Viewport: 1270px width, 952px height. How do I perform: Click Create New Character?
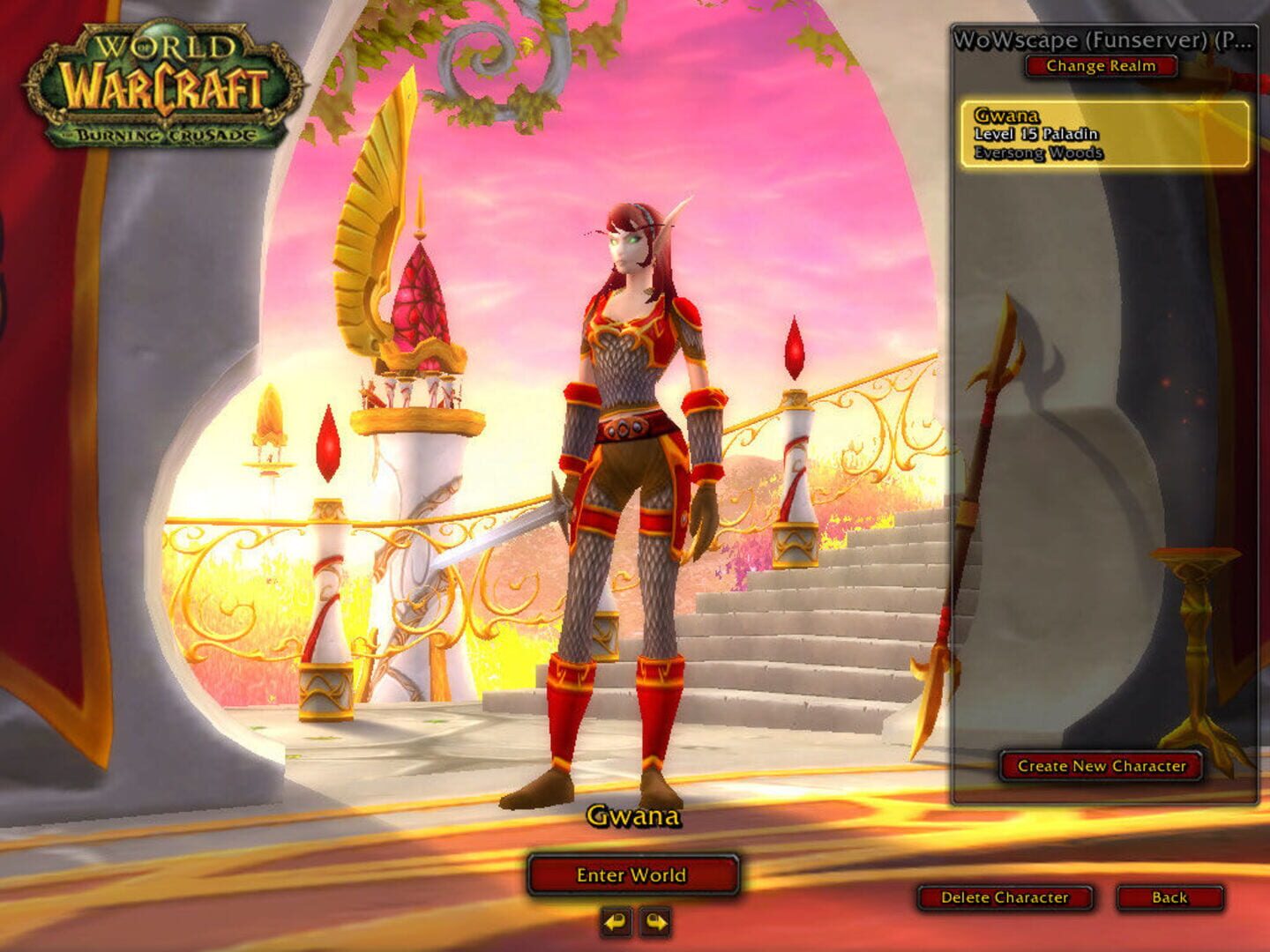click(x=1103, y=767)
